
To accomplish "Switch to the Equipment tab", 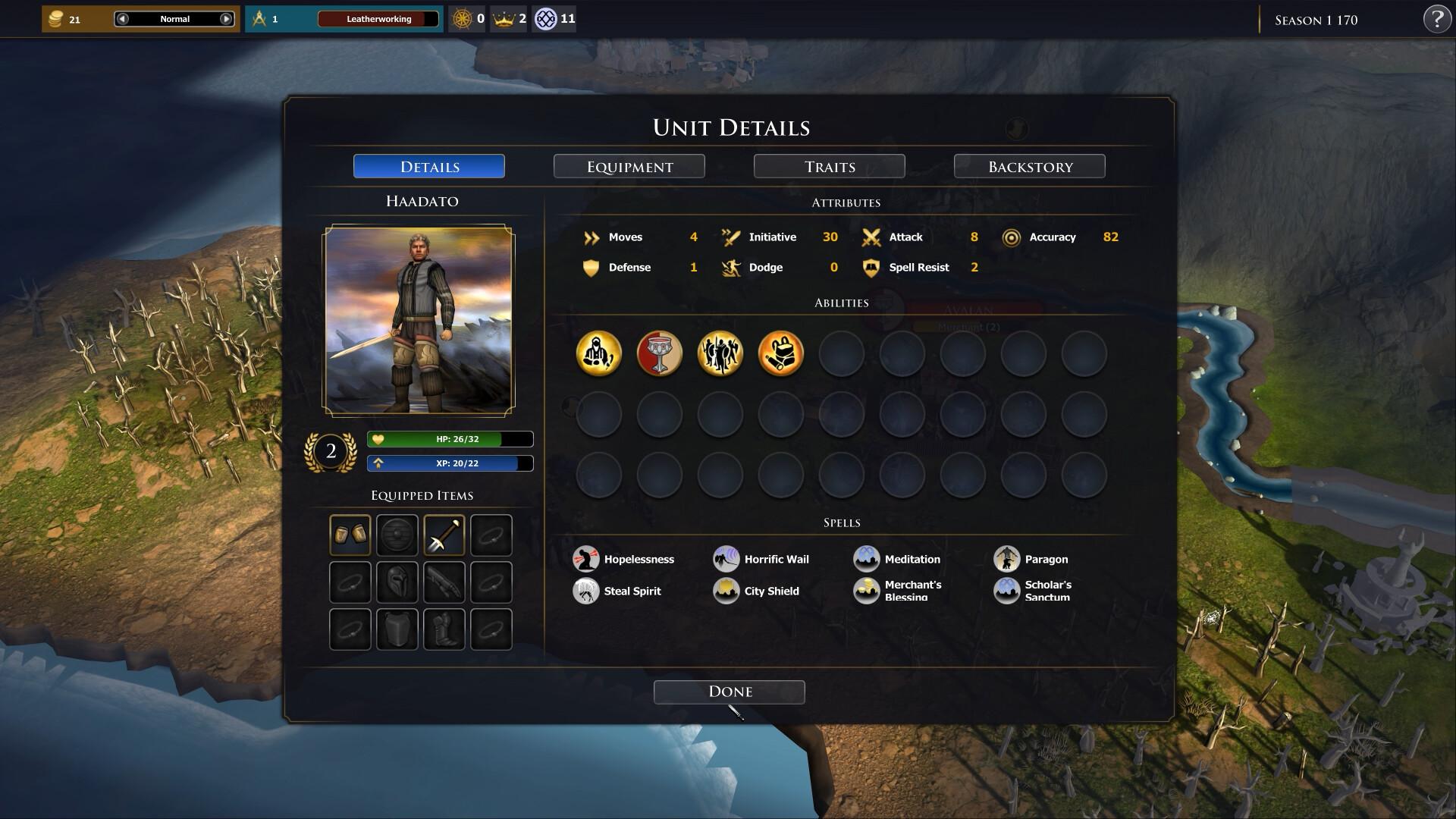I will pos(629,166).
